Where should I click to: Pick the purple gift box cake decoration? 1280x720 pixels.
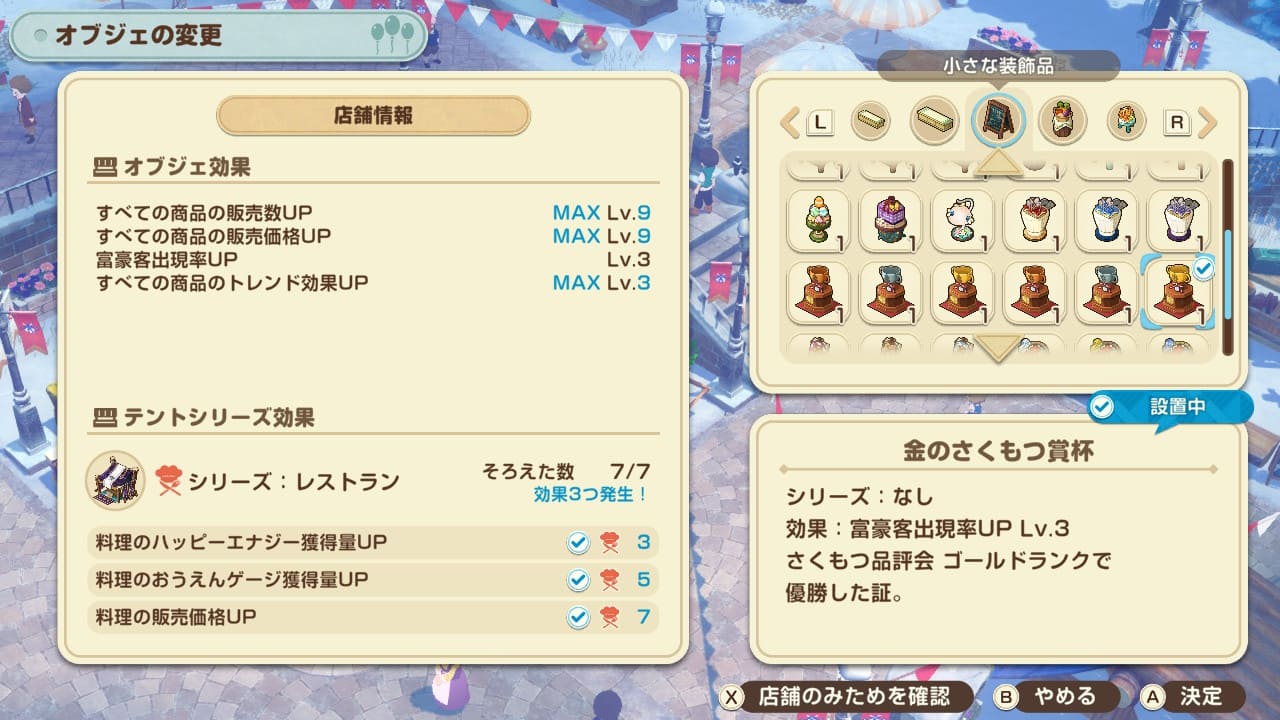click(x=890, y=220)
